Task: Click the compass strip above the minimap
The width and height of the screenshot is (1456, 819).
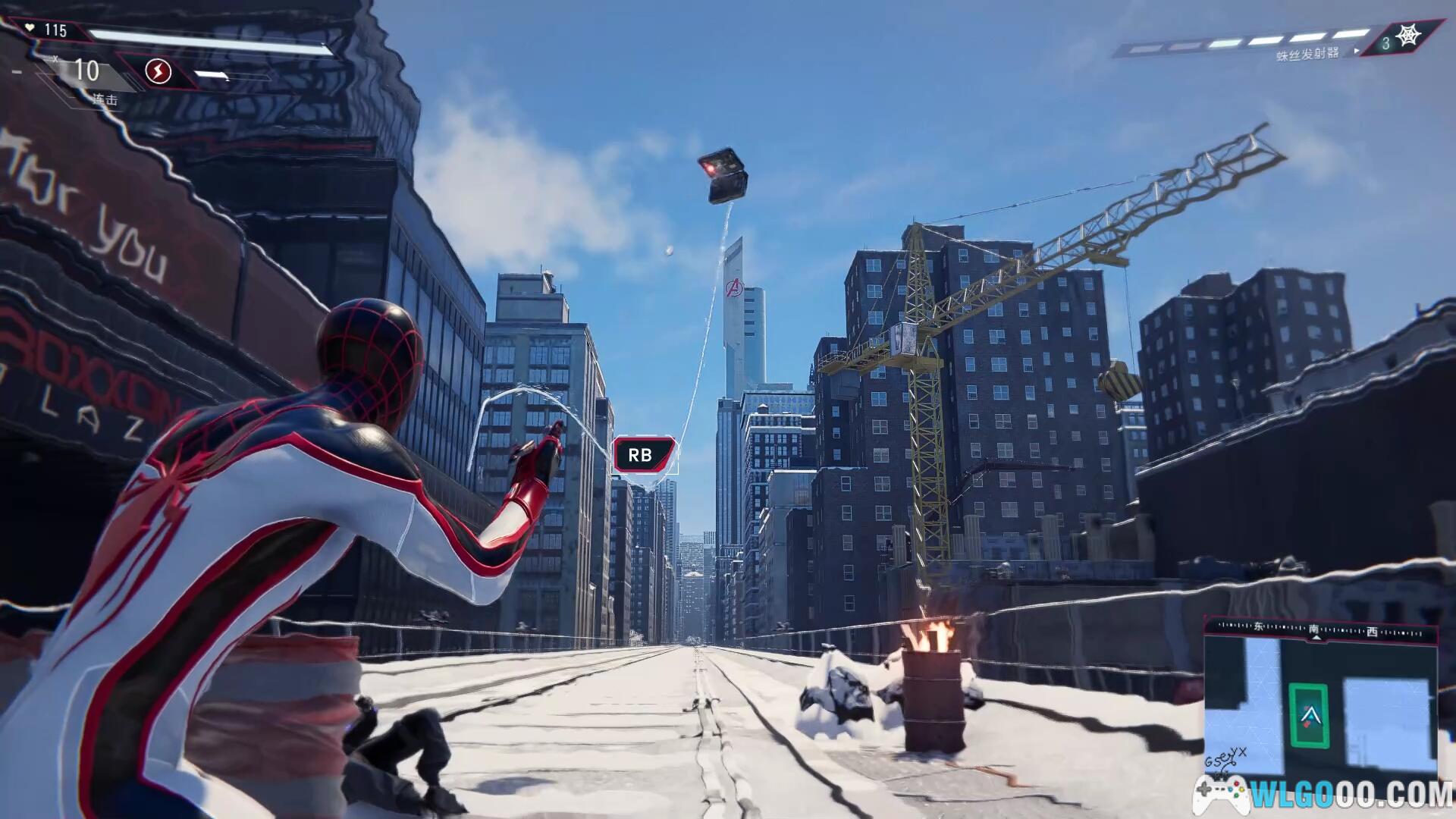Action: tap(1320, 629)
